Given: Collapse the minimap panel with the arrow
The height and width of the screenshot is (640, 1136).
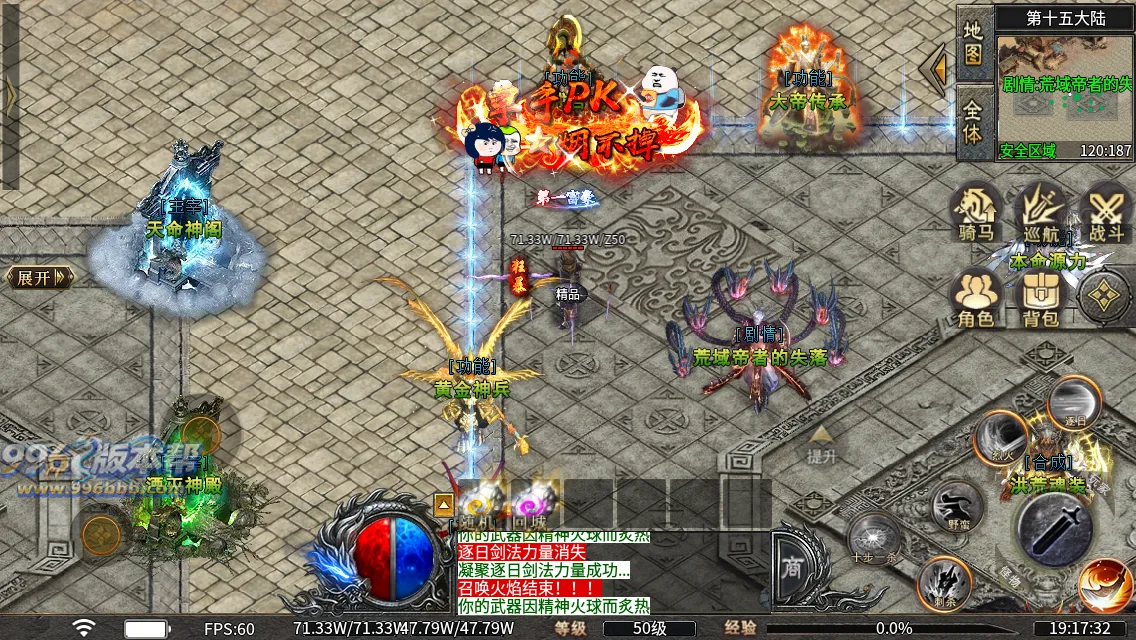Looking at the screenshot, I should click(938, 69).
